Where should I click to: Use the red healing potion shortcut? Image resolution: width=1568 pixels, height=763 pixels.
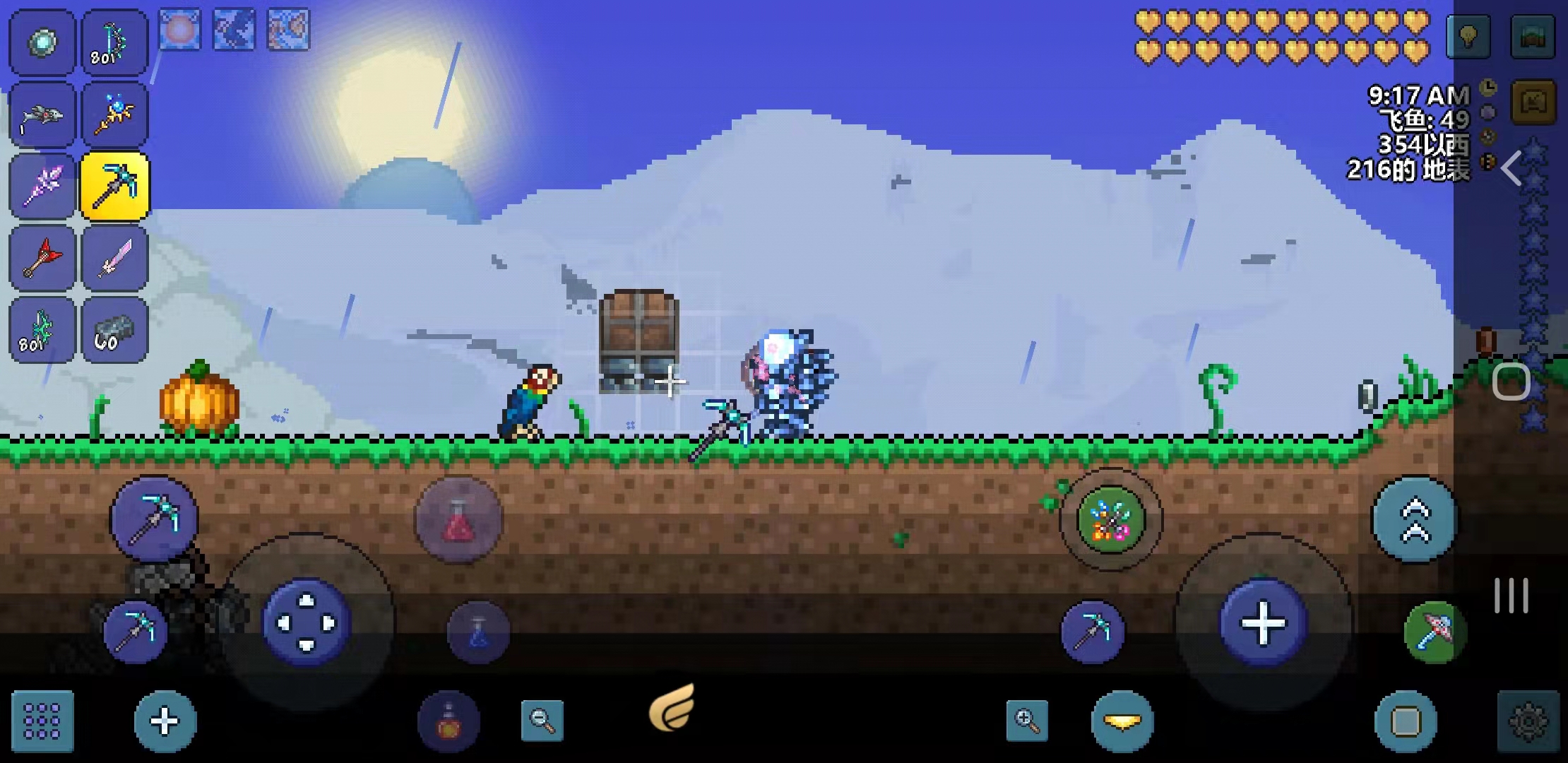point(458,521)
